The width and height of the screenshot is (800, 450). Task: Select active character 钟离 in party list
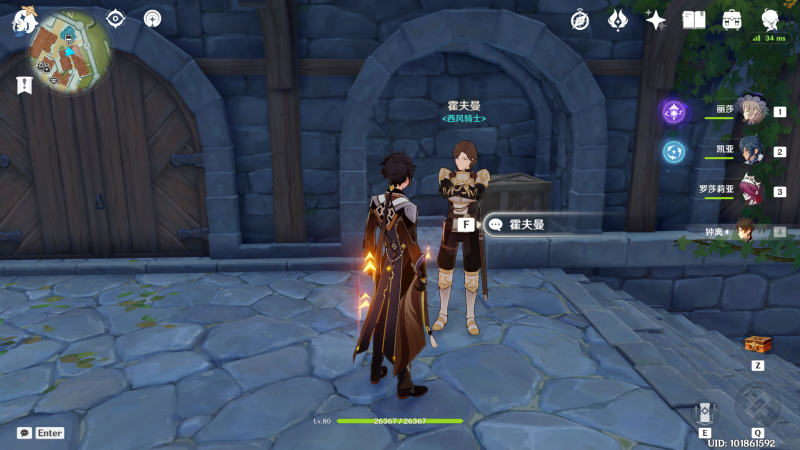click(x=746, y=231)
